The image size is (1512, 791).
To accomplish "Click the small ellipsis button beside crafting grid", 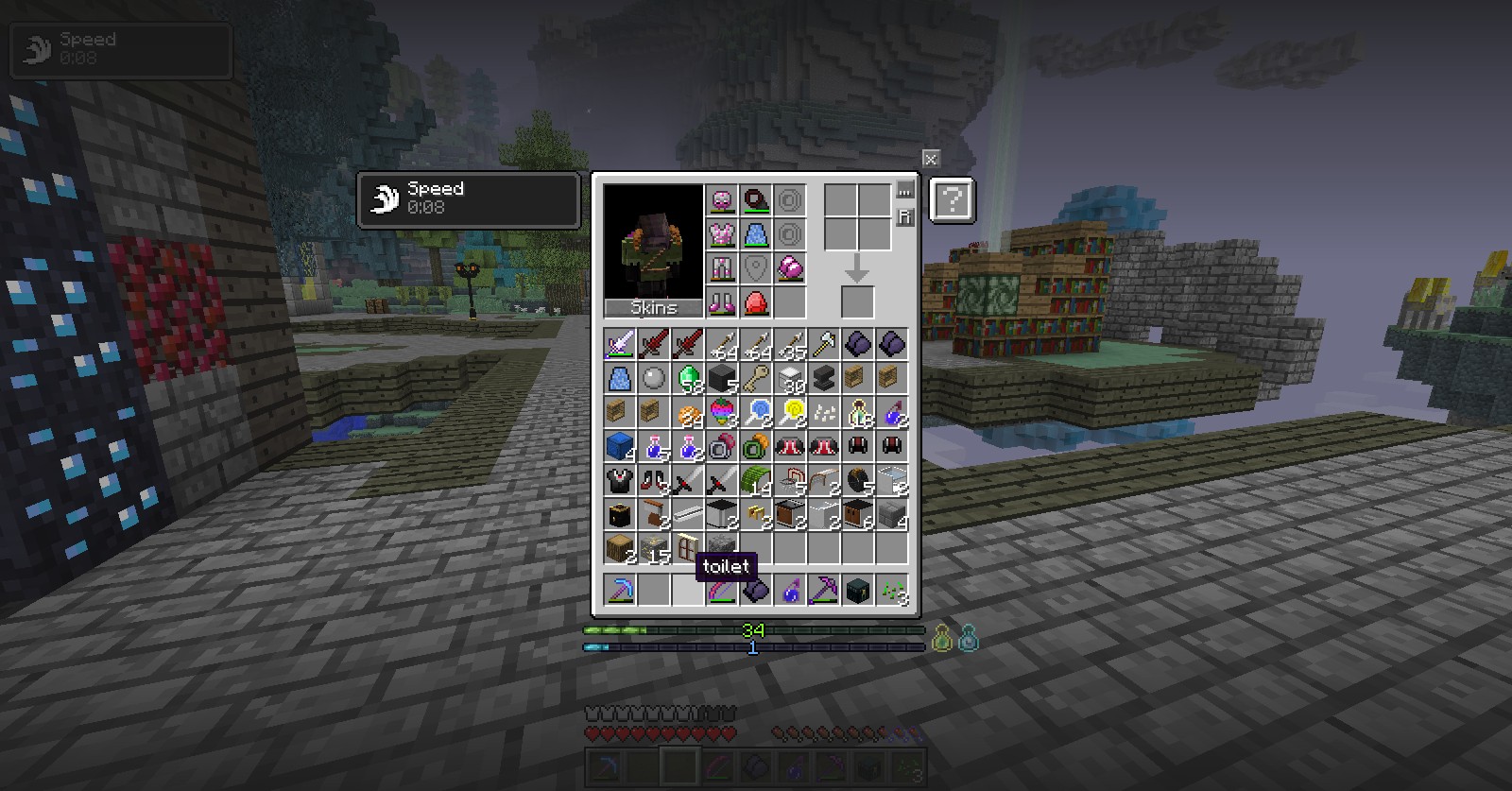I will (x=904, y=190).
